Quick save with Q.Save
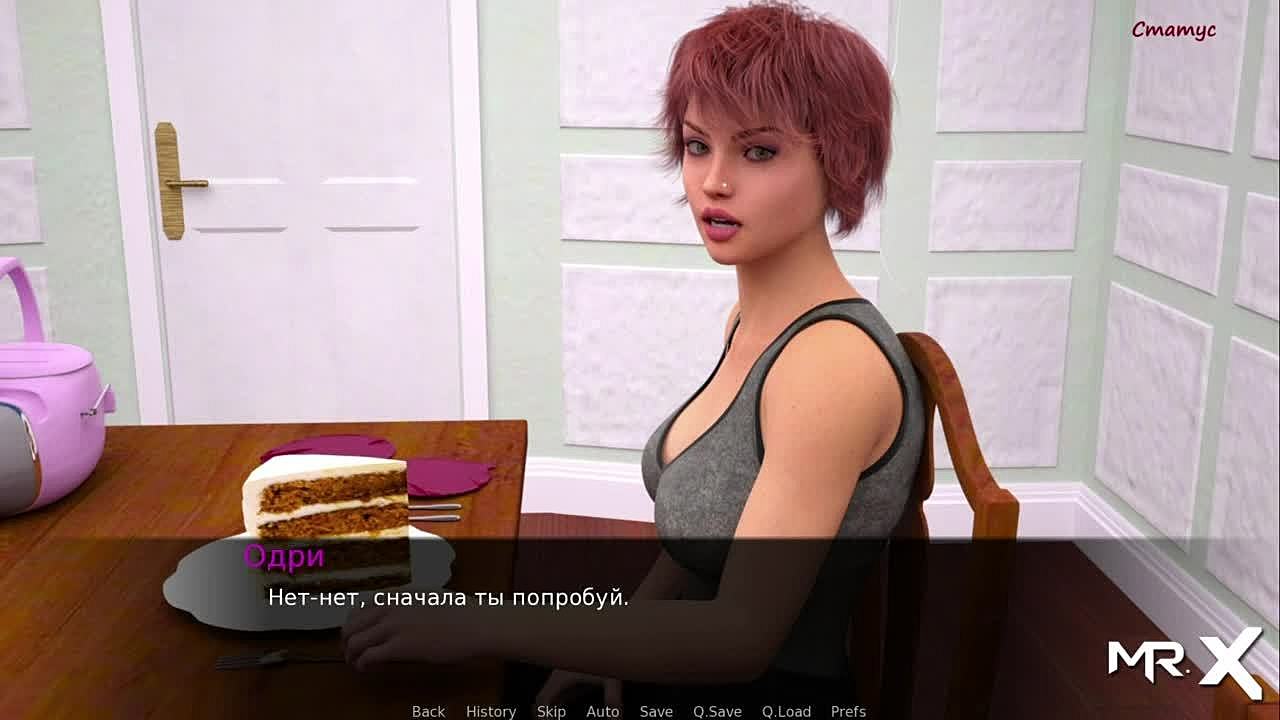Screen dimensions: 1280x720 tap(717, 711)
